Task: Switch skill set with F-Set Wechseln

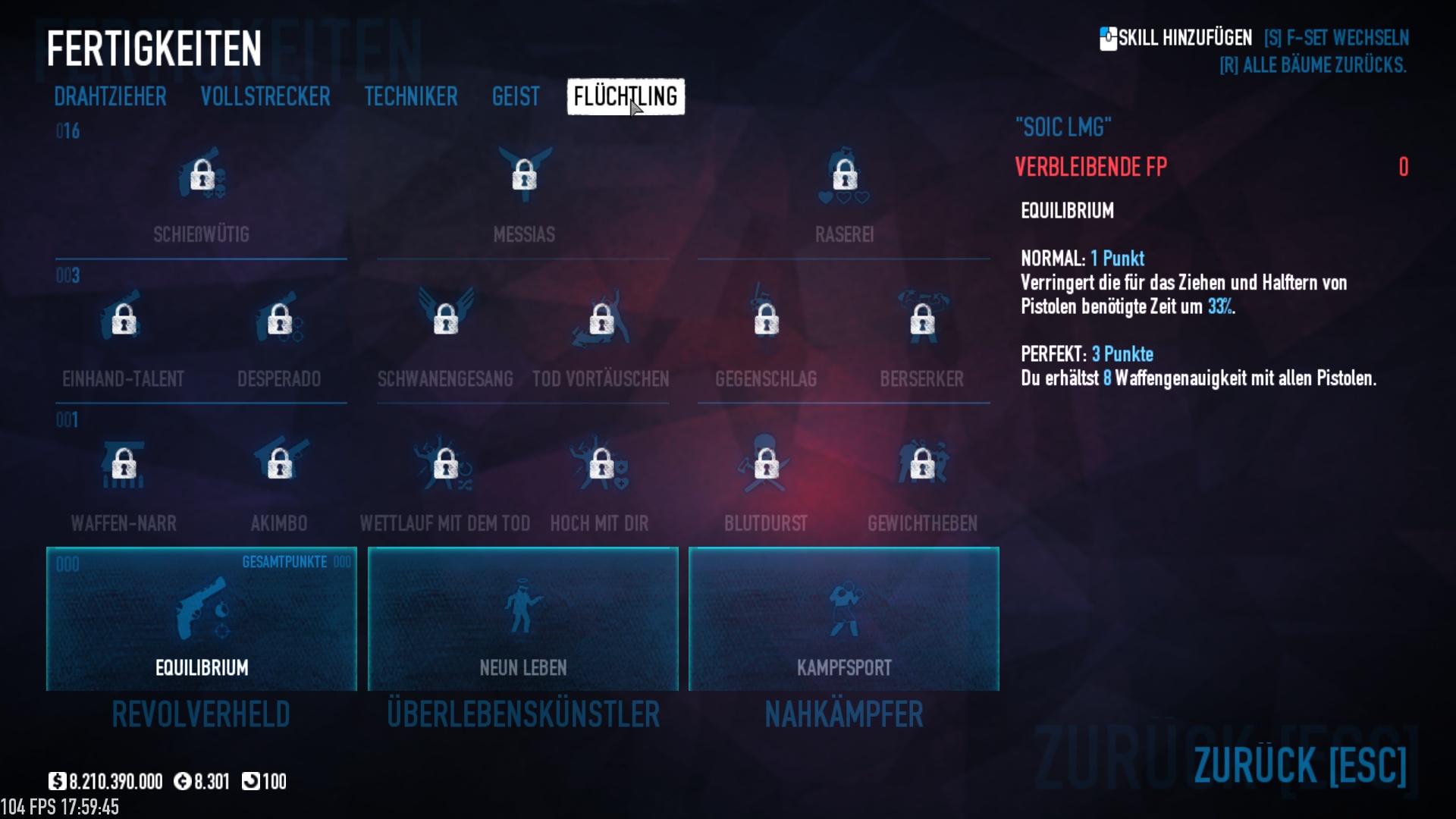Action: click(x=1336, y=38)
